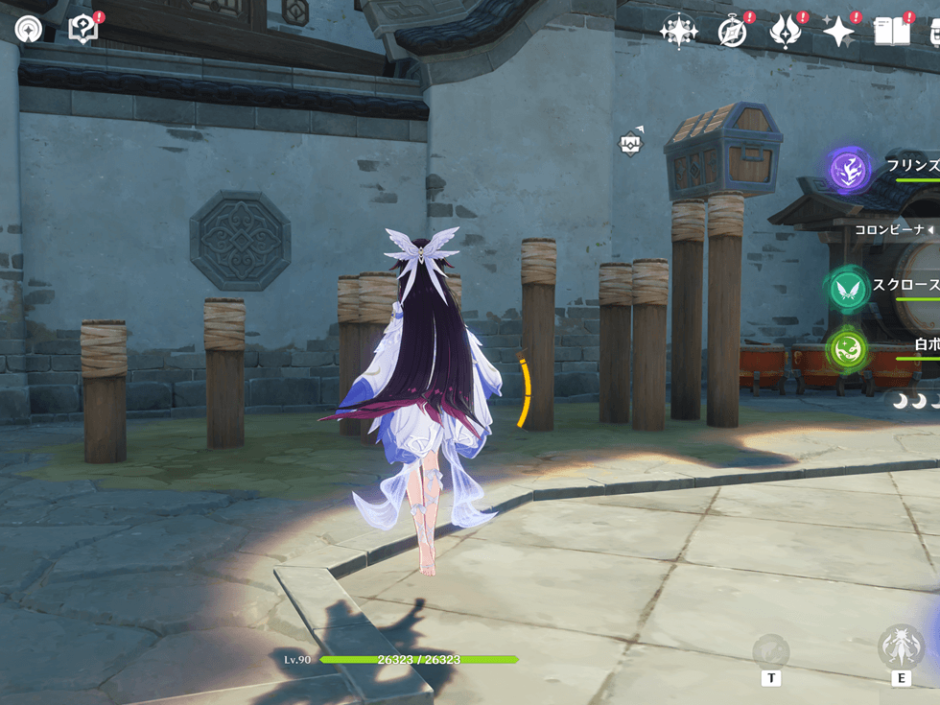Open the Battle Pass winged icon
Image resolution: width=940 pixels, height=705 pixels.
785,32
